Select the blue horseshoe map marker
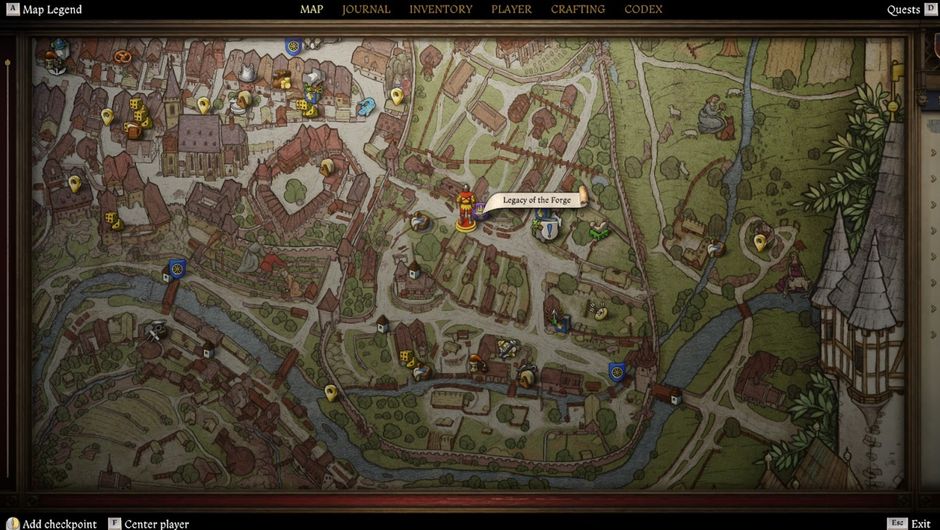 click(x=366, y=104)
